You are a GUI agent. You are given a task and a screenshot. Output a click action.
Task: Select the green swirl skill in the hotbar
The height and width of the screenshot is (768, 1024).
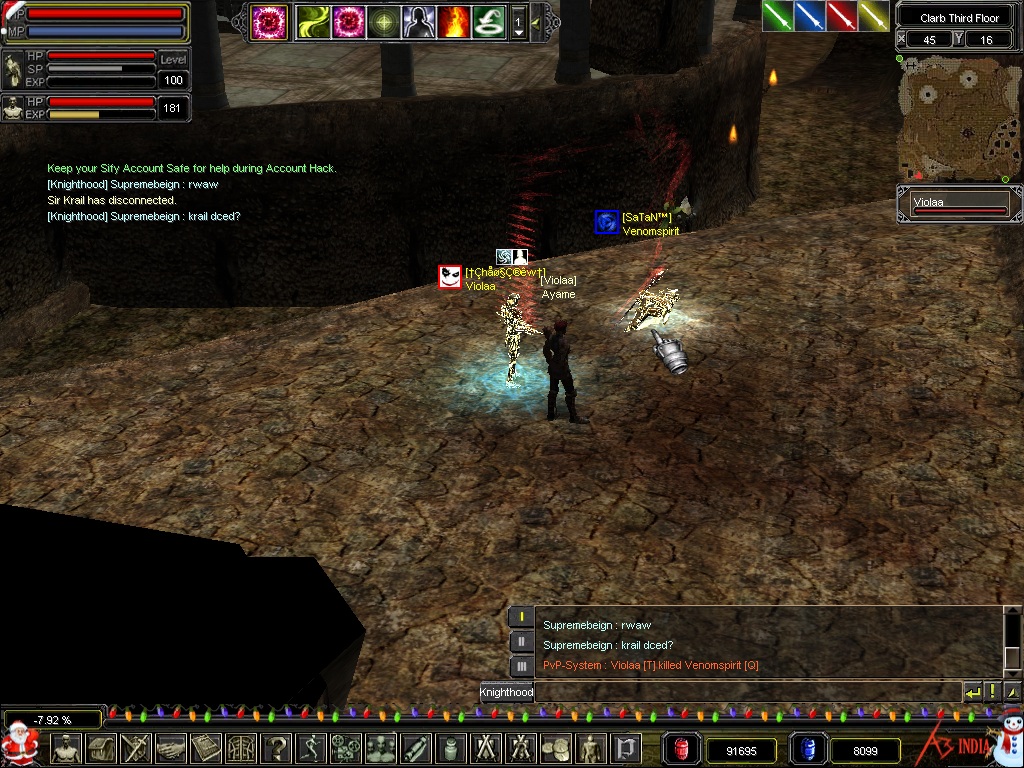pos(312,22)
